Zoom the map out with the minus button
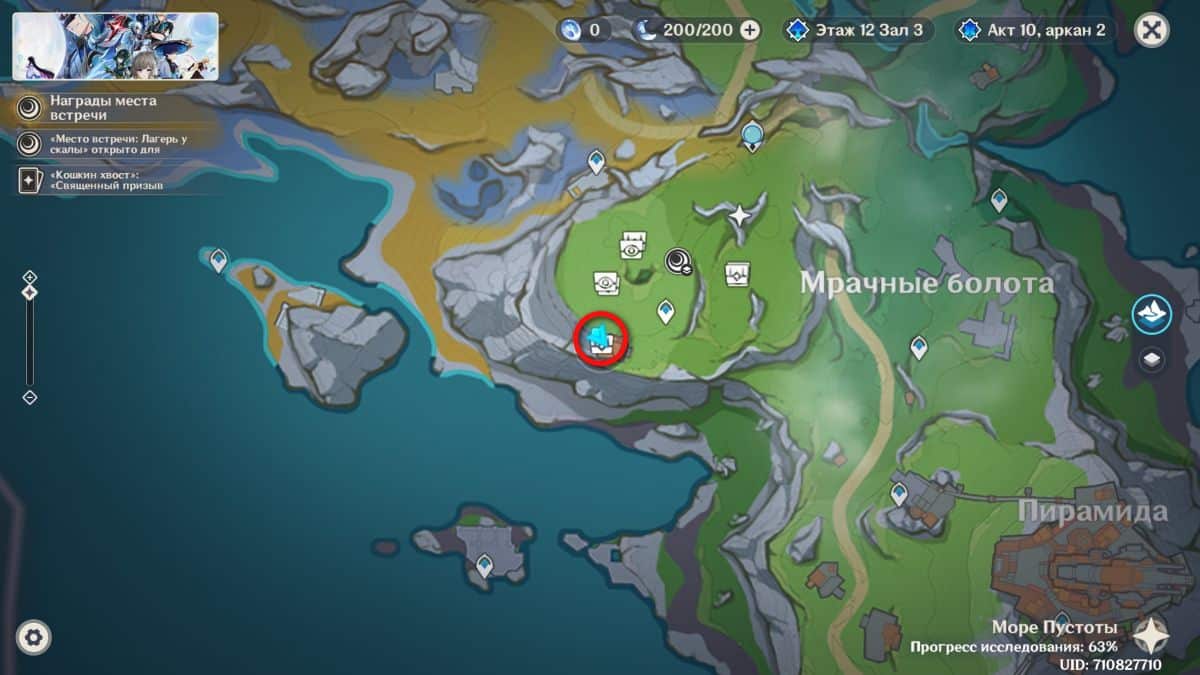The height and width of the screenshot is (675, 1200). 30,397
